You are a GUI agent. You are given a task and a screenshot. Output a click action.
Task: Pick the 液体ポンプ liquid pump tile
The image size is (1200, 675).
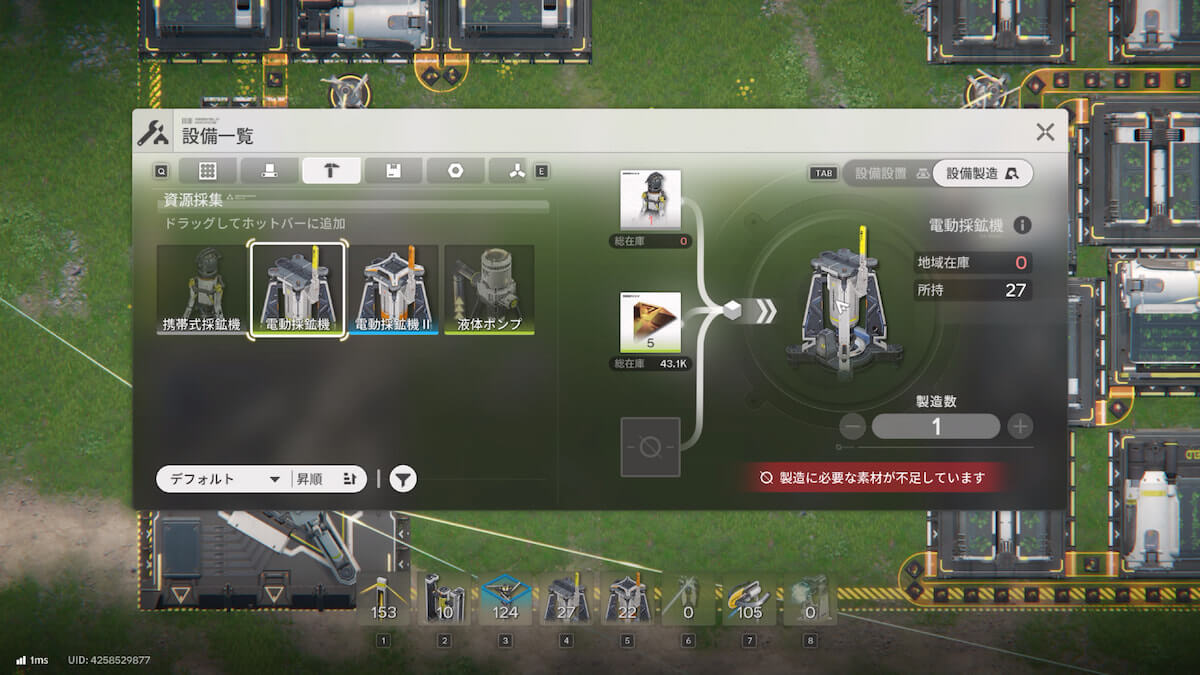coord(489,289)
